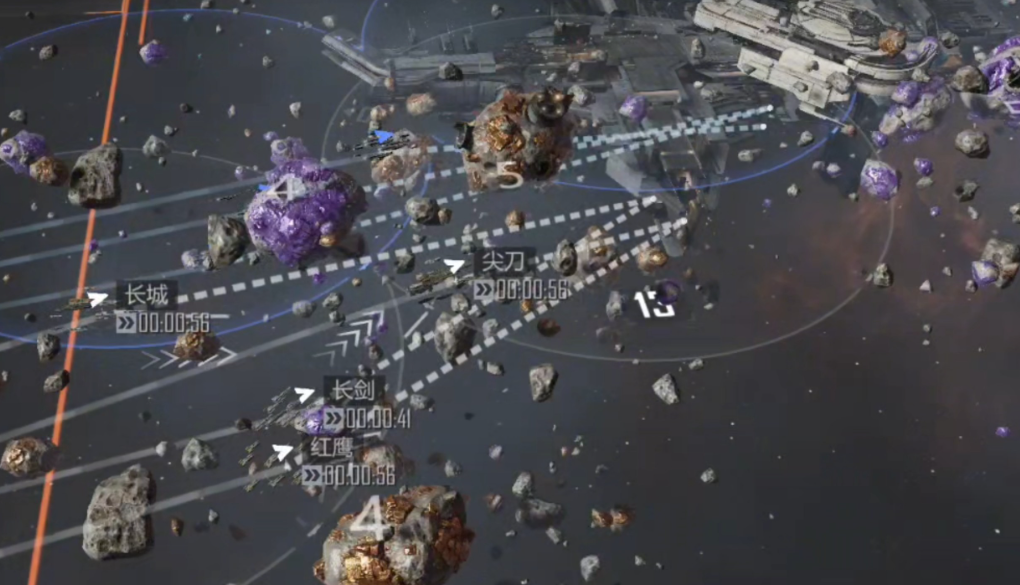Select the 长城 fleet label
The width and height of the screenshot is (1020, 585).
tap(146, 295)
